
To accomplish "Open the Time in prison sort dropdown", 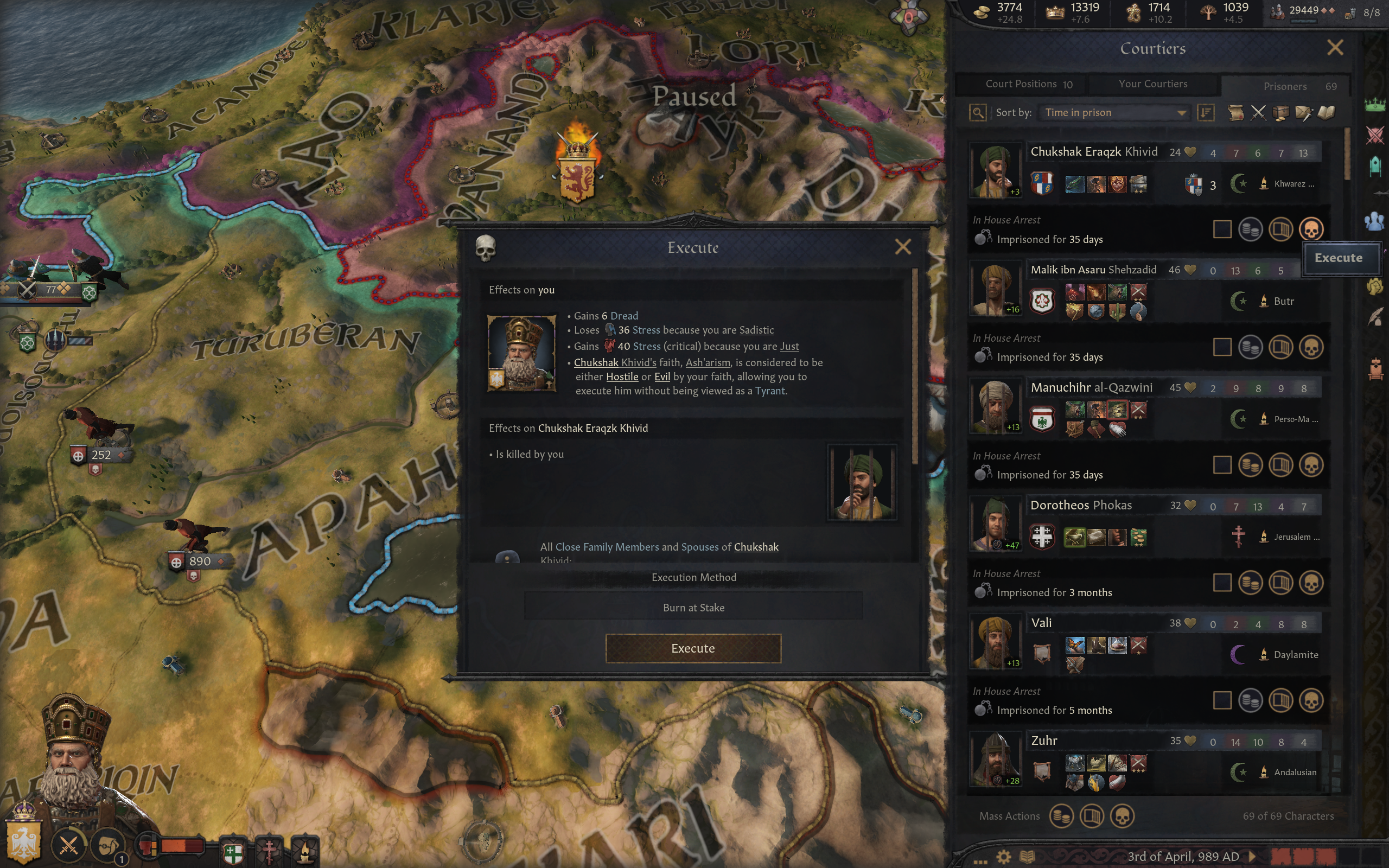I will pos(1114,112).
